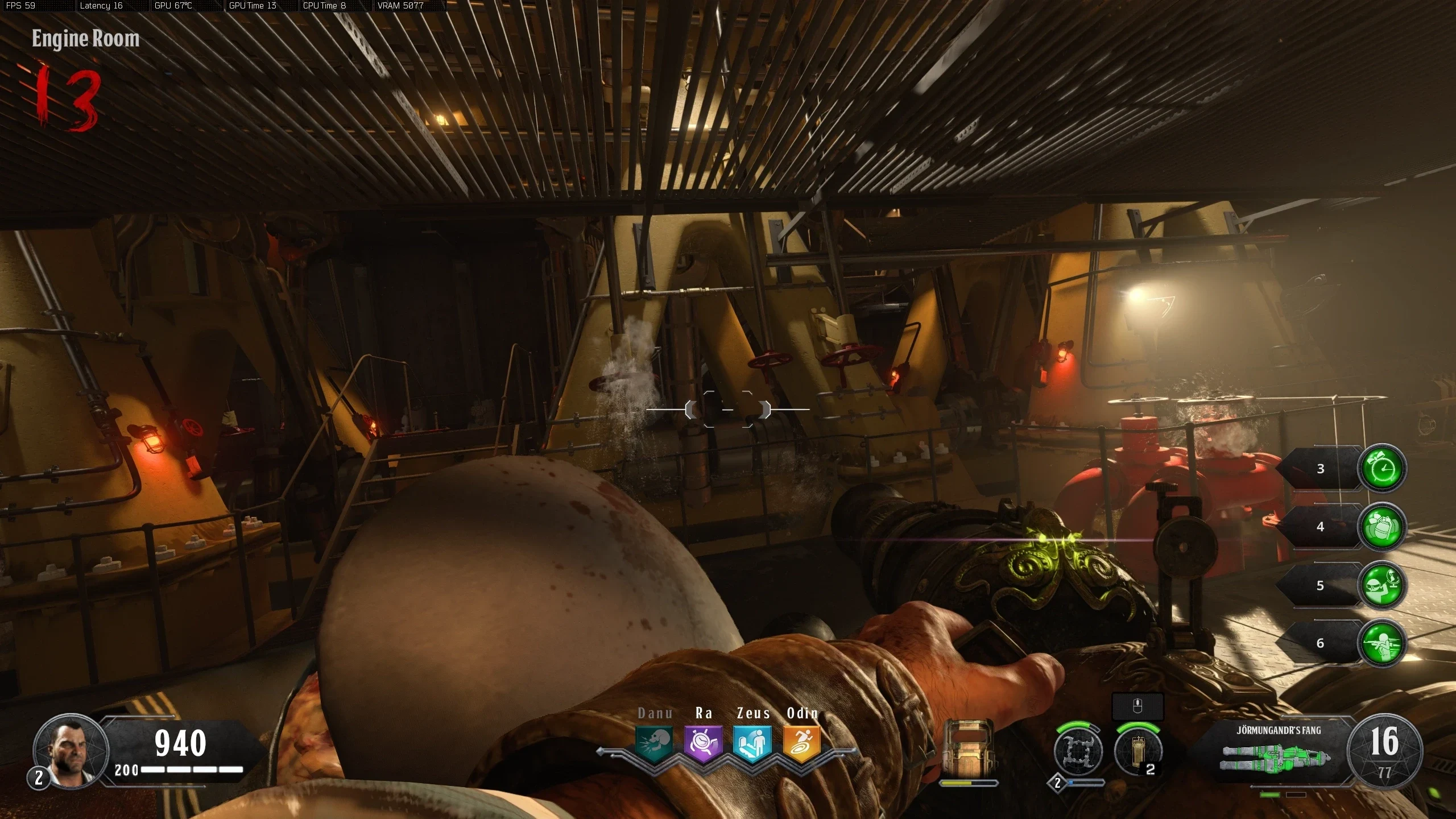1456x819 pixels.
Task: Use the grenade elixir in slot 4
Action: [x=1381, y=527]
